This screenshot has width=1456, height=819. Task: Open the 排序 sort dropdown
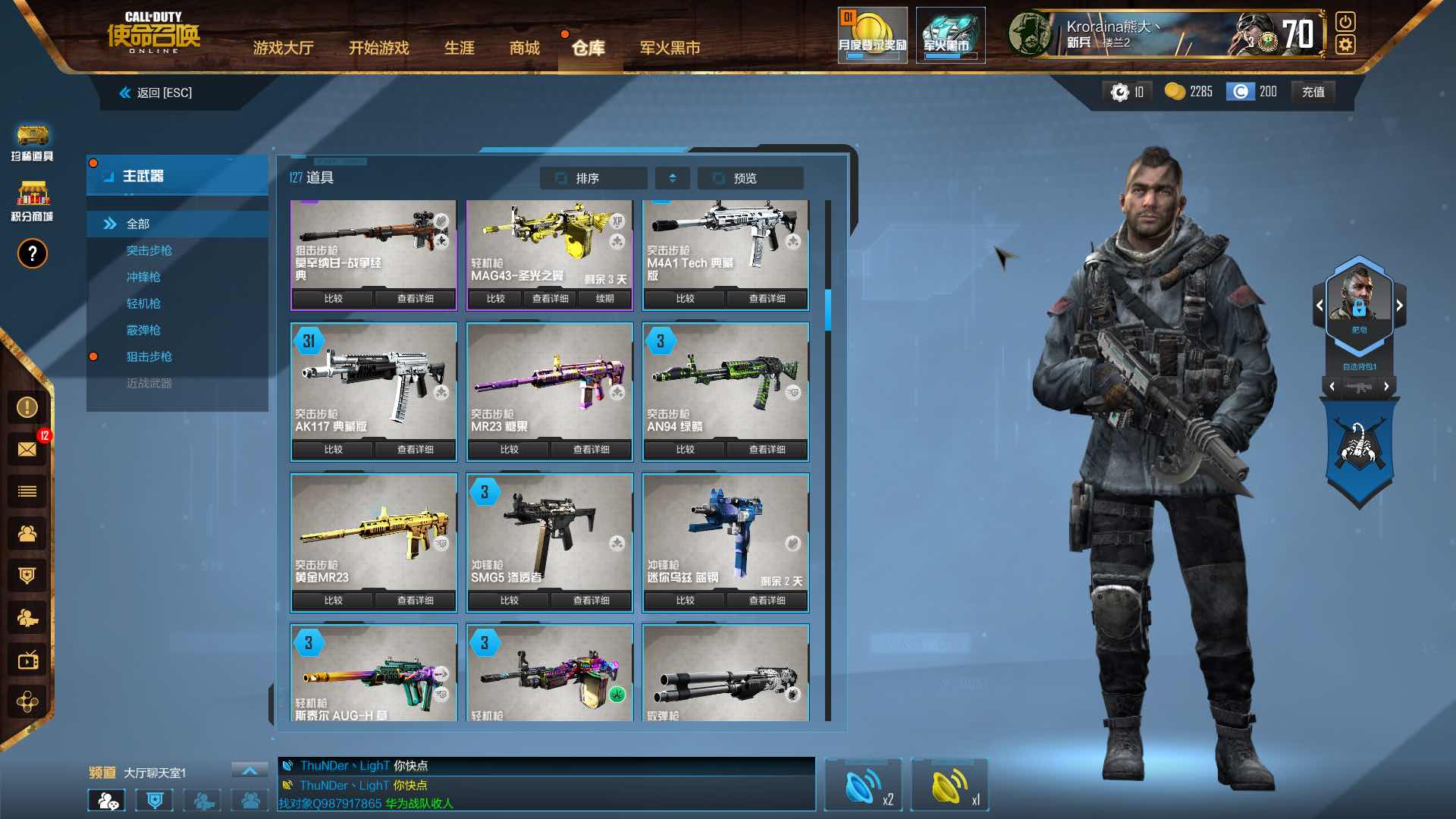pos(593,178)
